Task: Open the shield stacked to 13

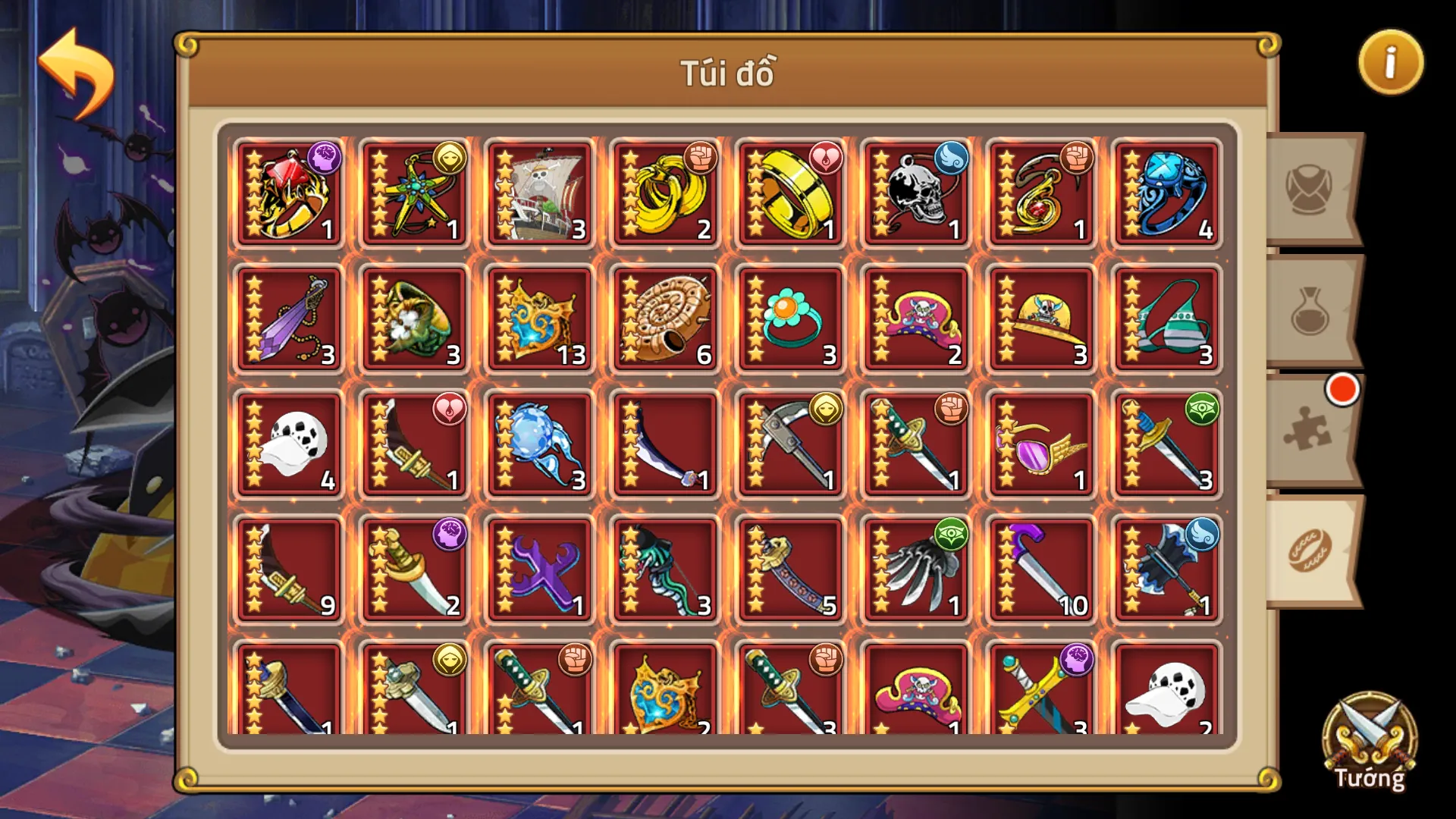Action: click(539, 318)
